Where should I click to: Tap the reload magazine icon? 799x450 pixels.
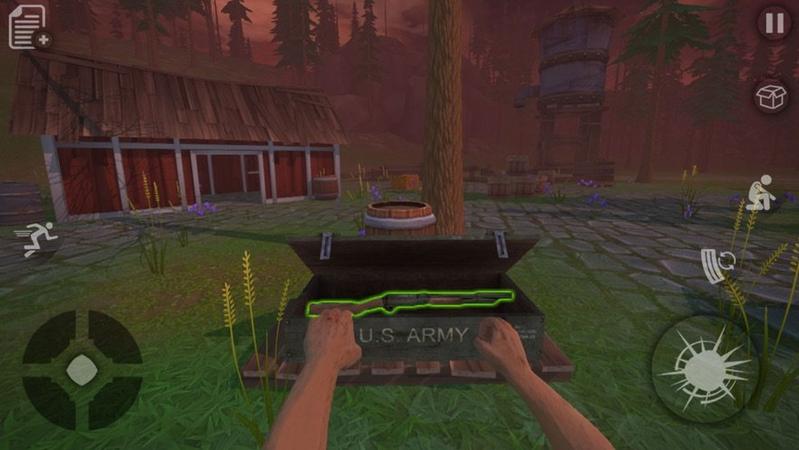[x=718, y=265]
